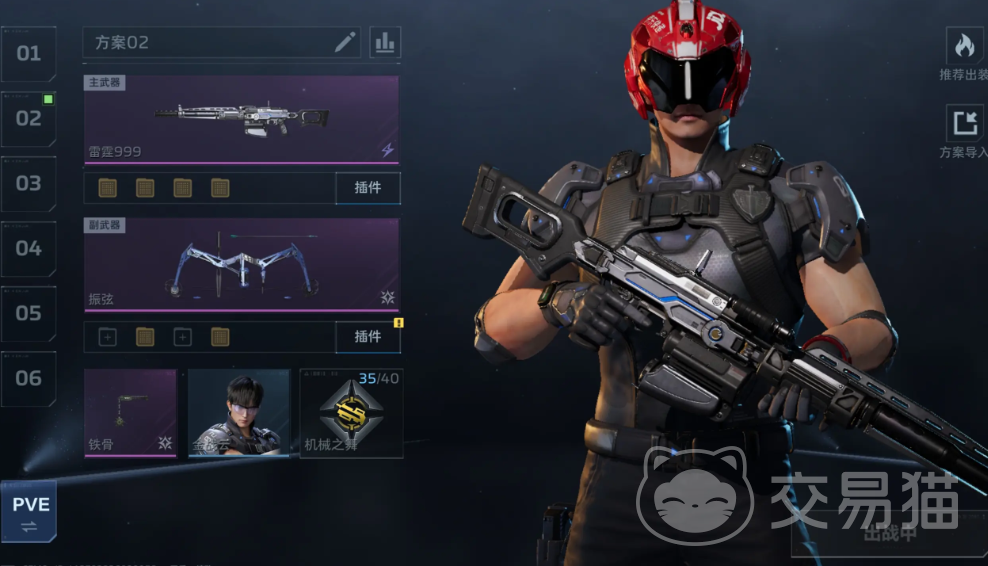Choose loadout slot 04

28,248
